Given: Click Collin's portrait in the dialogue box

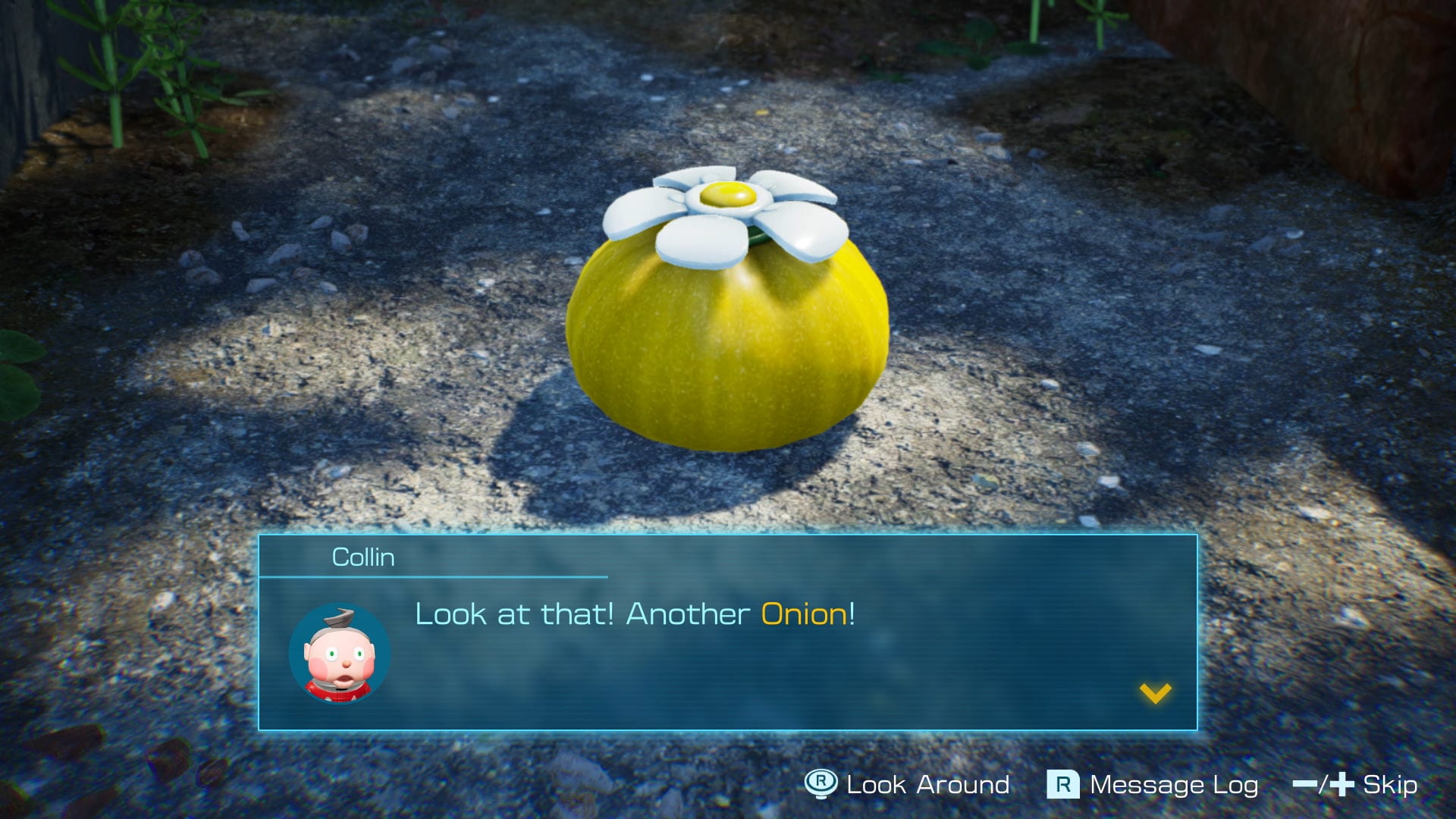Looking at the screenshot, I should [x=340, y=654].
